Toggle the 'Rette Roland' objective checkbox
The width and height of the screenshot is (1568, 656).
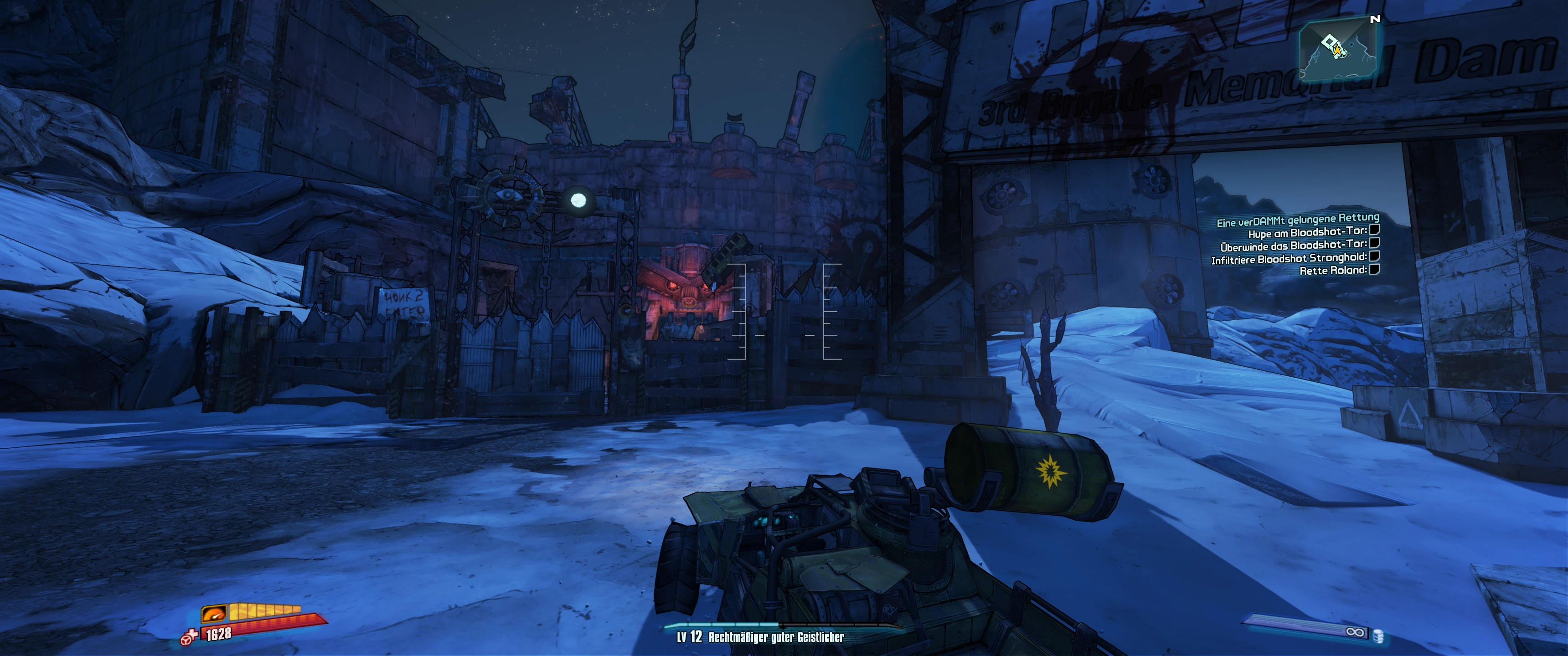pyautogui.click(x=1374, y=269)
